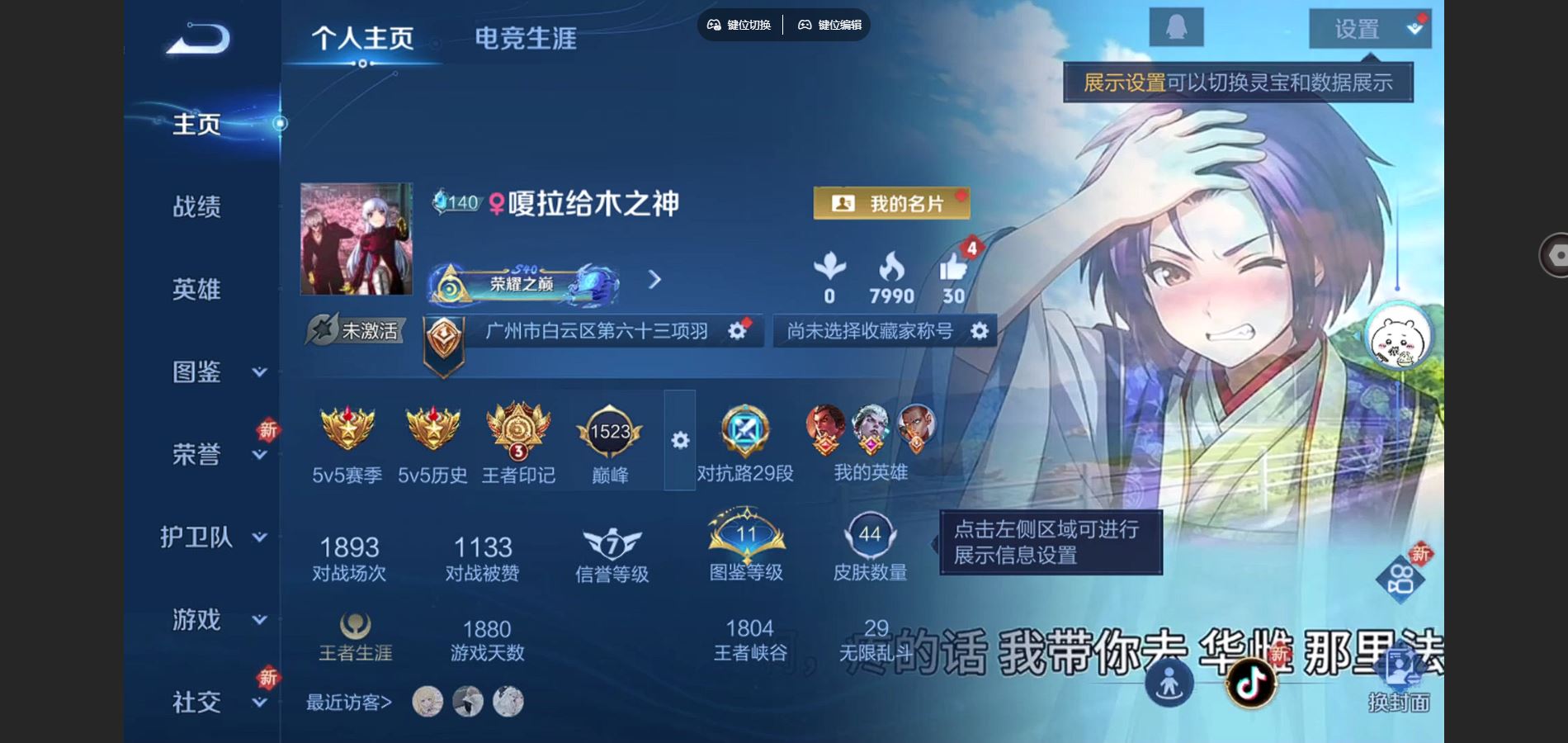Click the 我的名片 button

point(890,202)
